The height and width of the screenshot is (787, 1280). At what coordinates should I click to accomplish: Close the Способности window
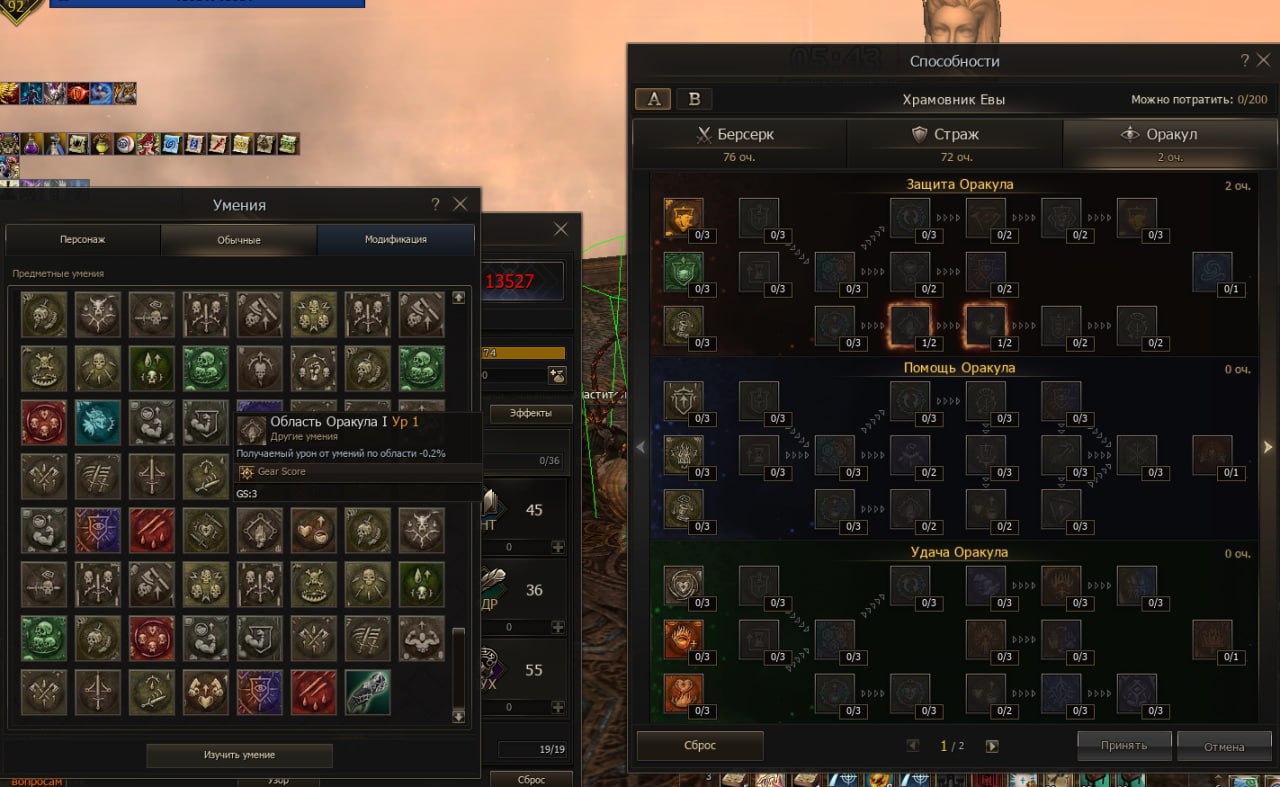click(x=1264, y=61)
